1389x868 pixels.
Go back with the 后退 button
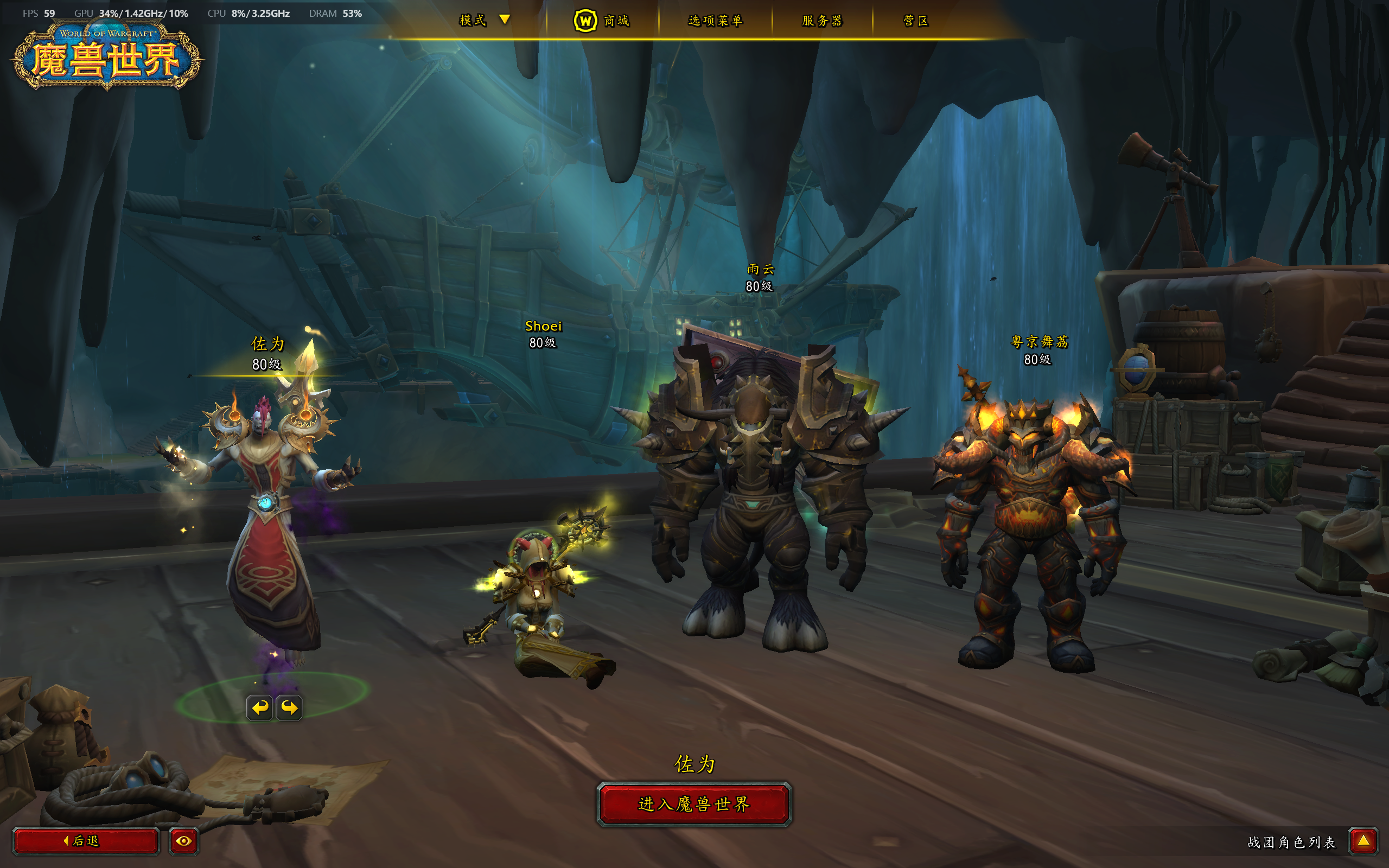coord(86,841)
